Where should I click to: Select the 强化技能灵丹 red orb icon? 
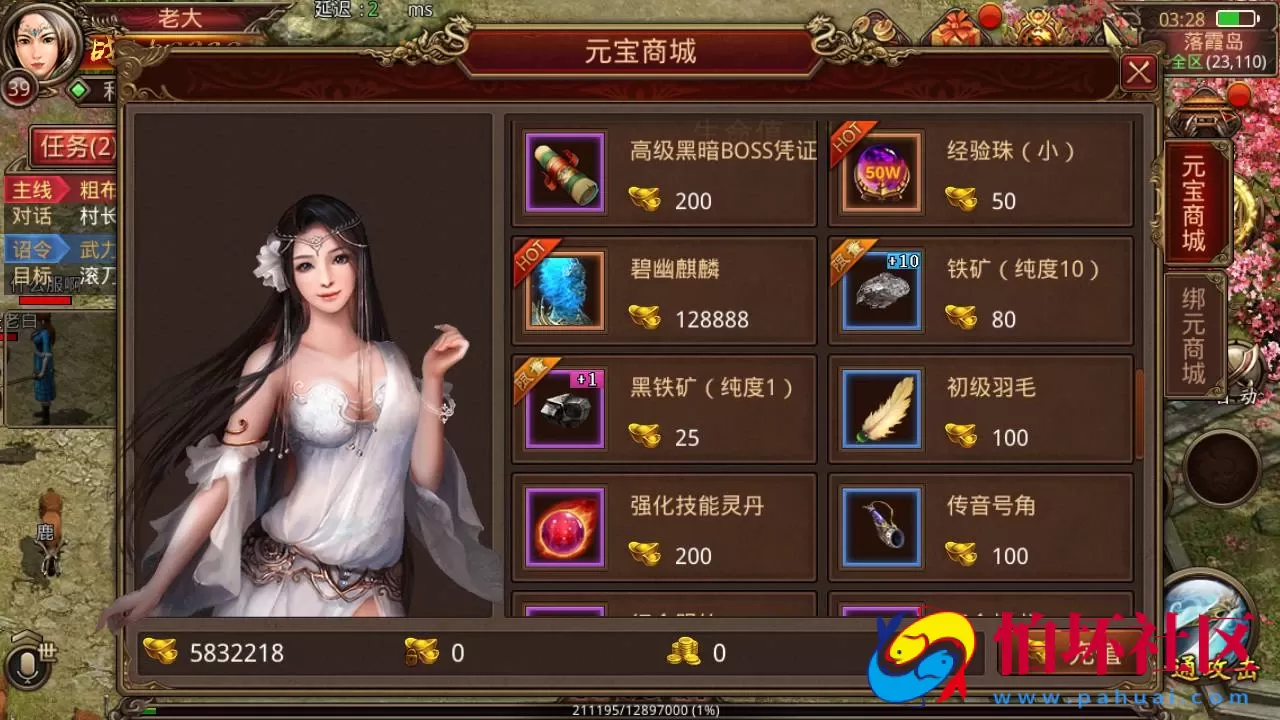(563, 527)
